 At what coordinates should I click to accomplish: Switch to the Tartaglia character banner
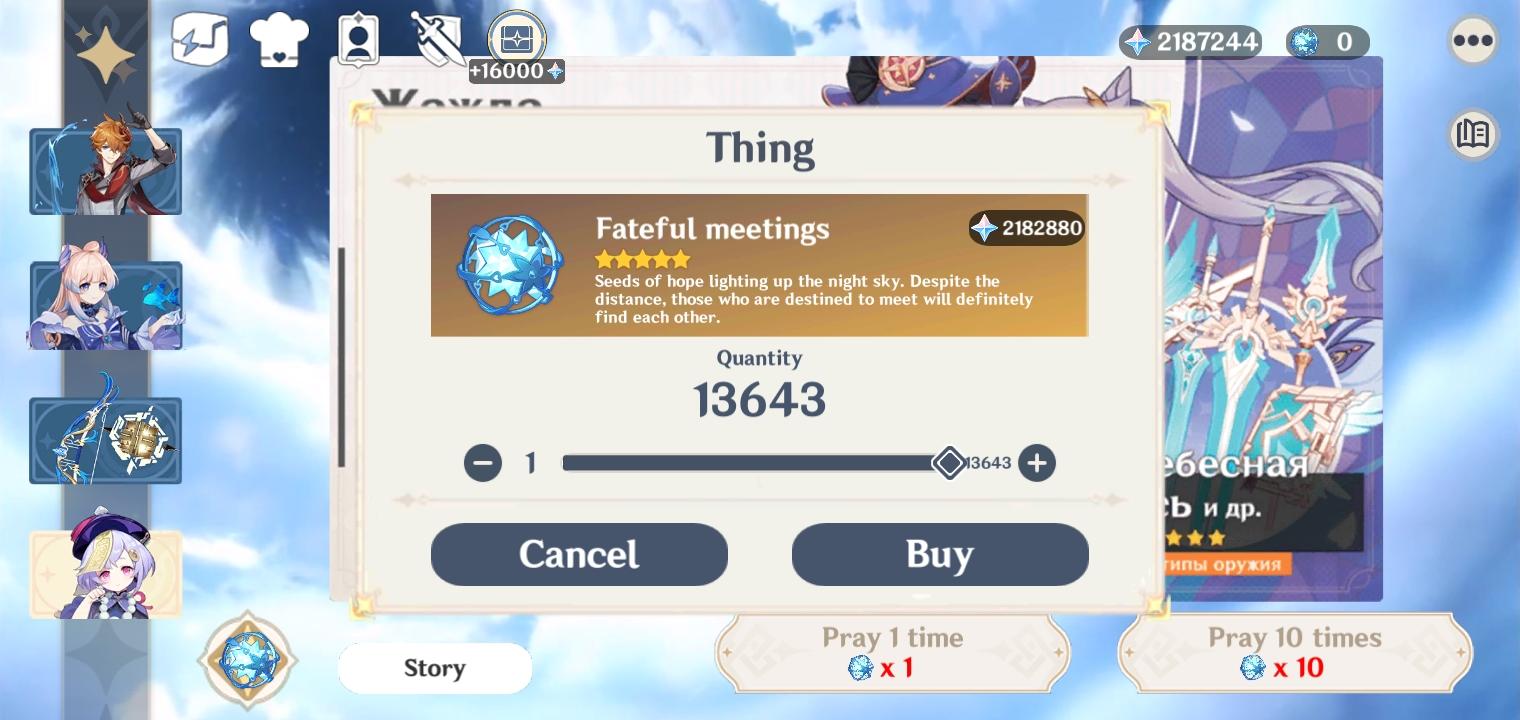[105, 170]
